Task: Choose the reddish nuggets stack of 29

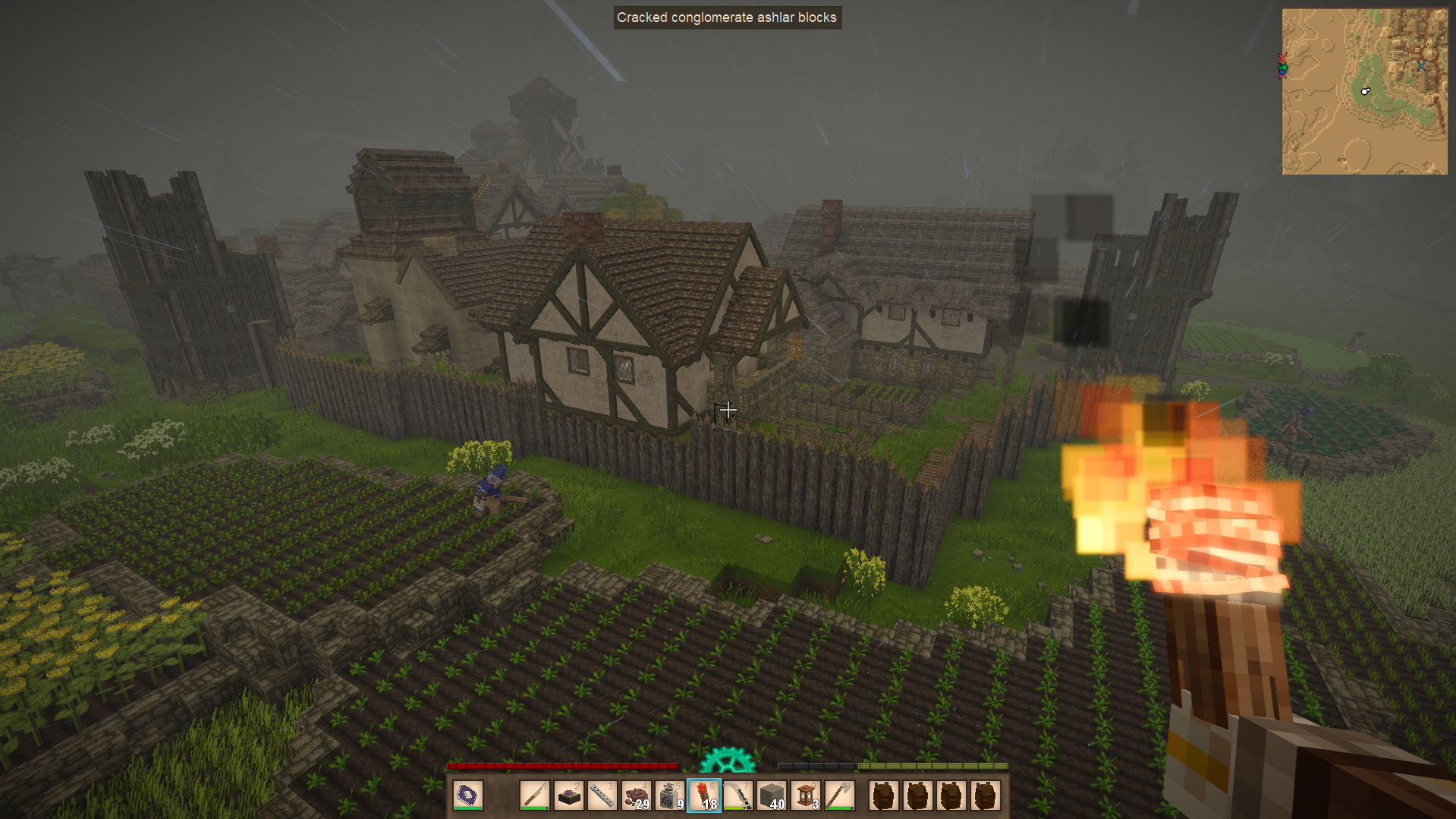Action: pyautogui.click(x=636, y=795)
